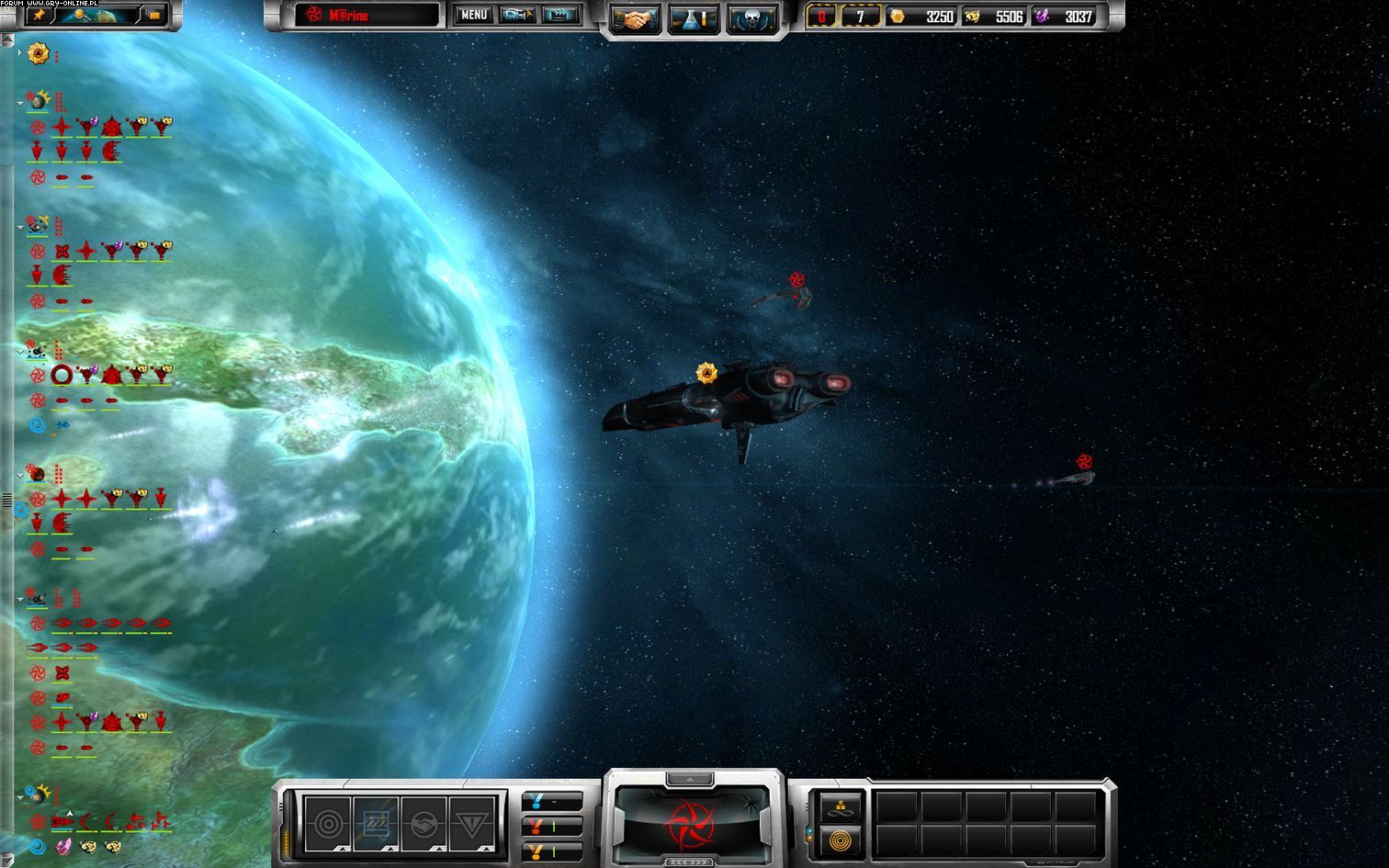Select the concentric circles target command
The height and width of the screenshot is (868, 1389).
coord(327,823)
